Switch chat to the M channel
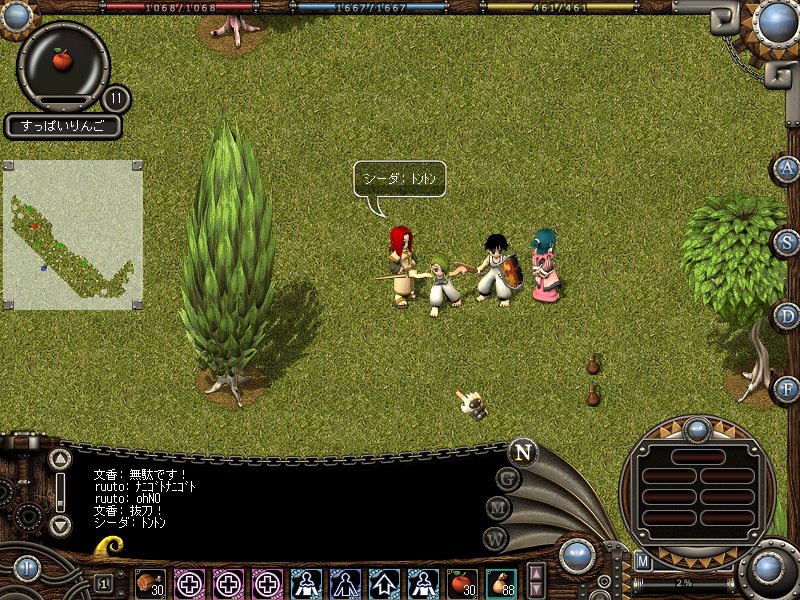Image resolution: width=800 pixels, height=600 pixels. (x=499, y=508)
